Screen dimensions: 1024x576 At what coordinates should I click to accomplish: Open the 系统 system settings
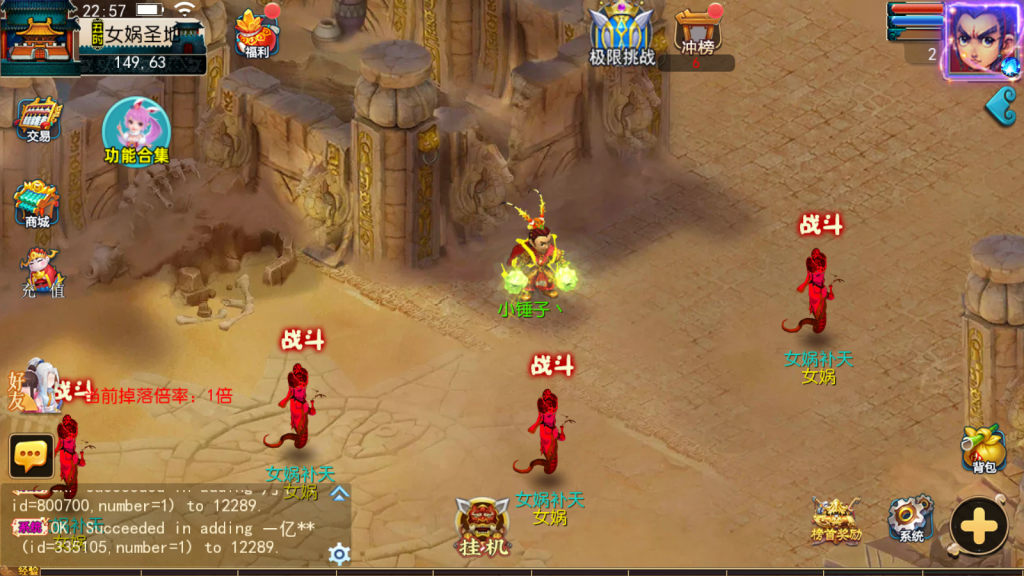click(910, 520)
